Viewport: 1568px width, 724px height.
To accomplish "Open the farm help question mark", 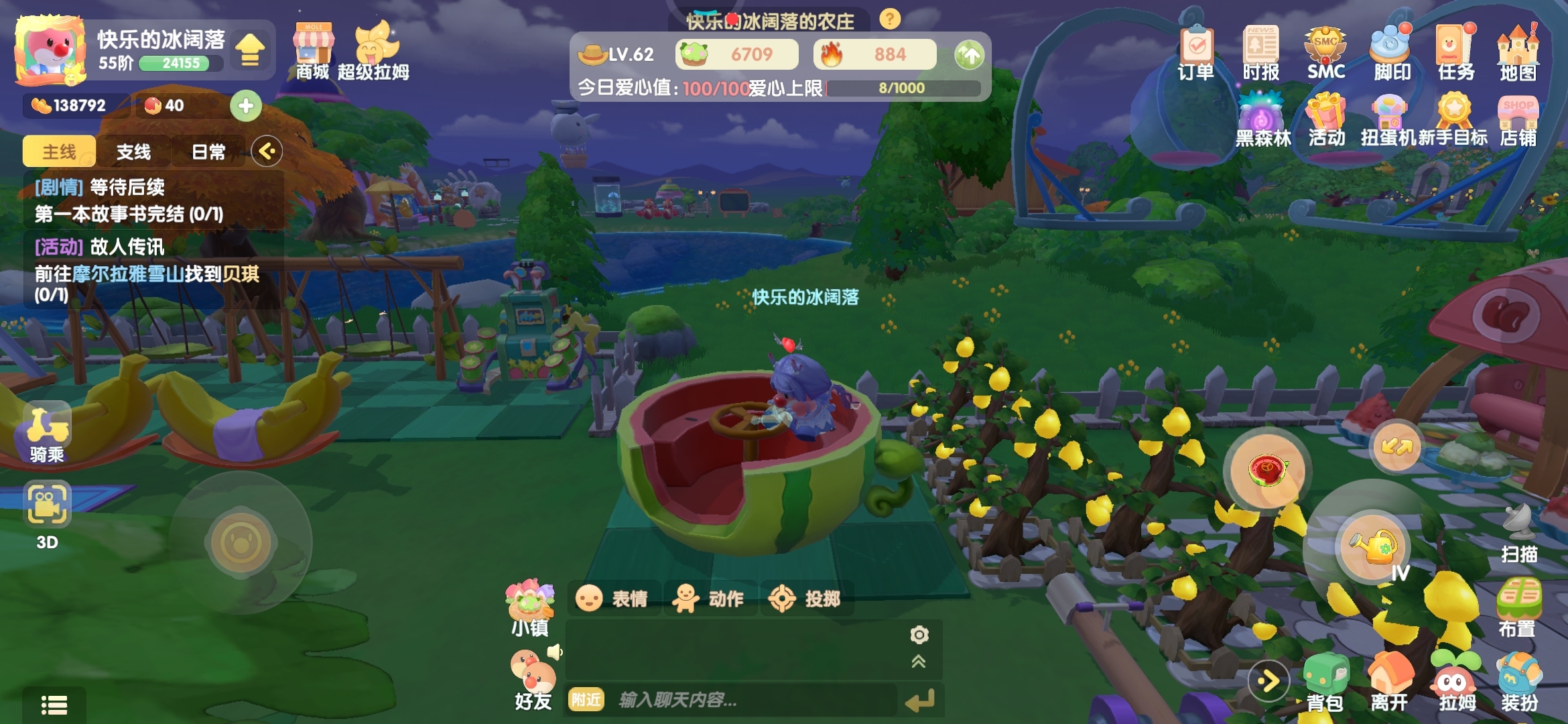I will point(890,19).
